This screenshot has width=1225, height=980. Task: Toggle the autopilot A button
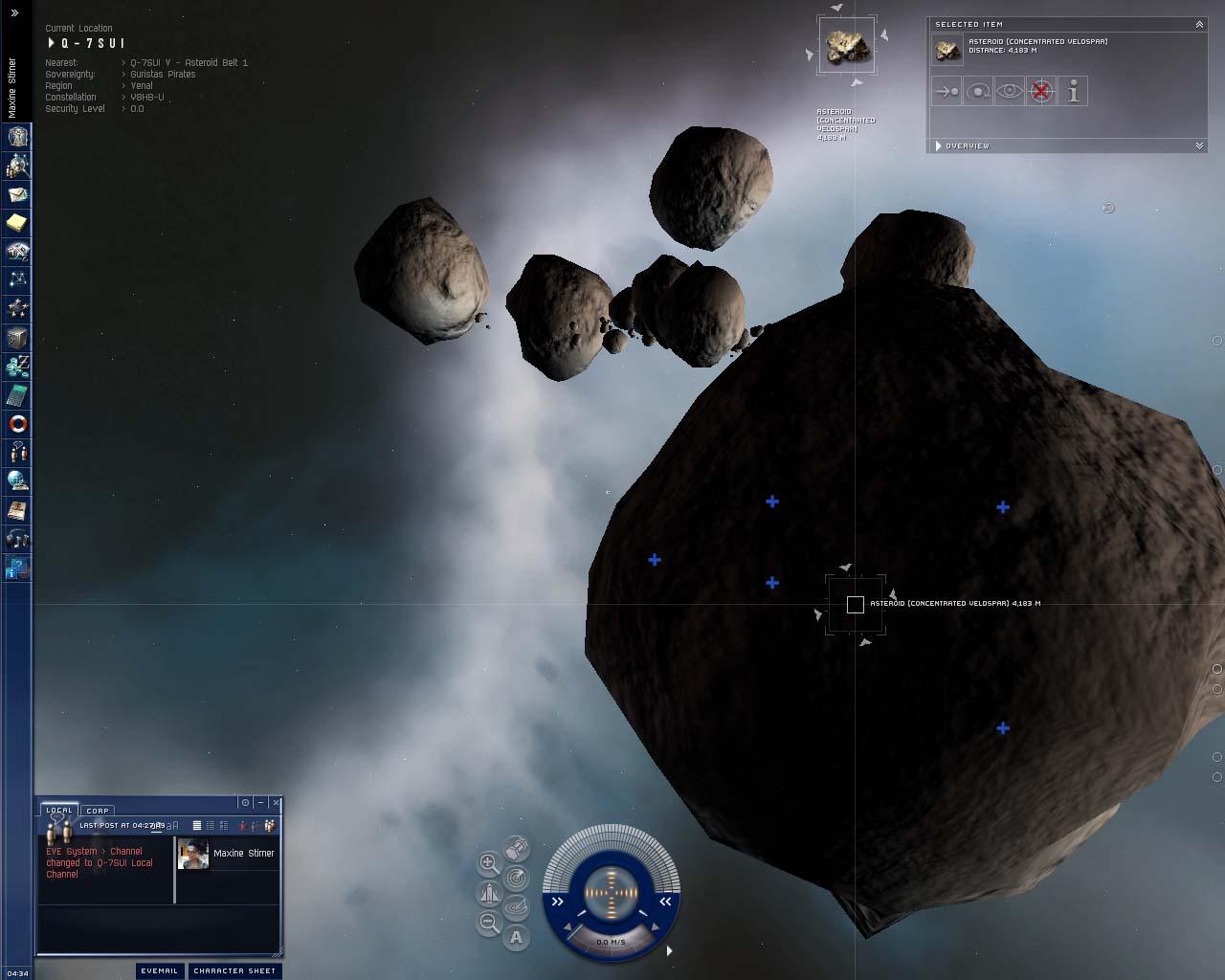(x=517, y=937)
